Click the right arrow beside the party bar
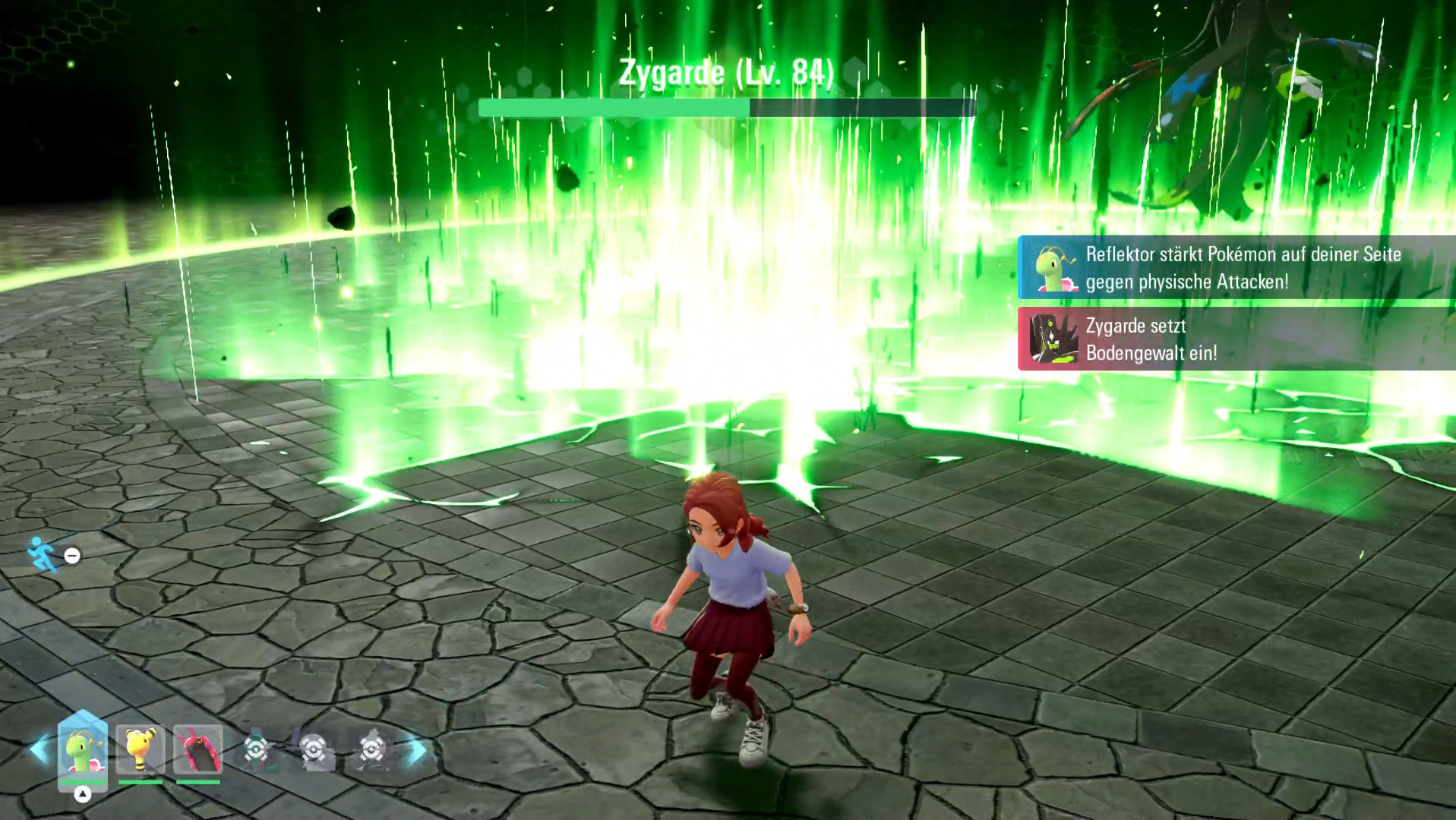1456x820 pixels. pyautogui.click(x=418, y=750)
